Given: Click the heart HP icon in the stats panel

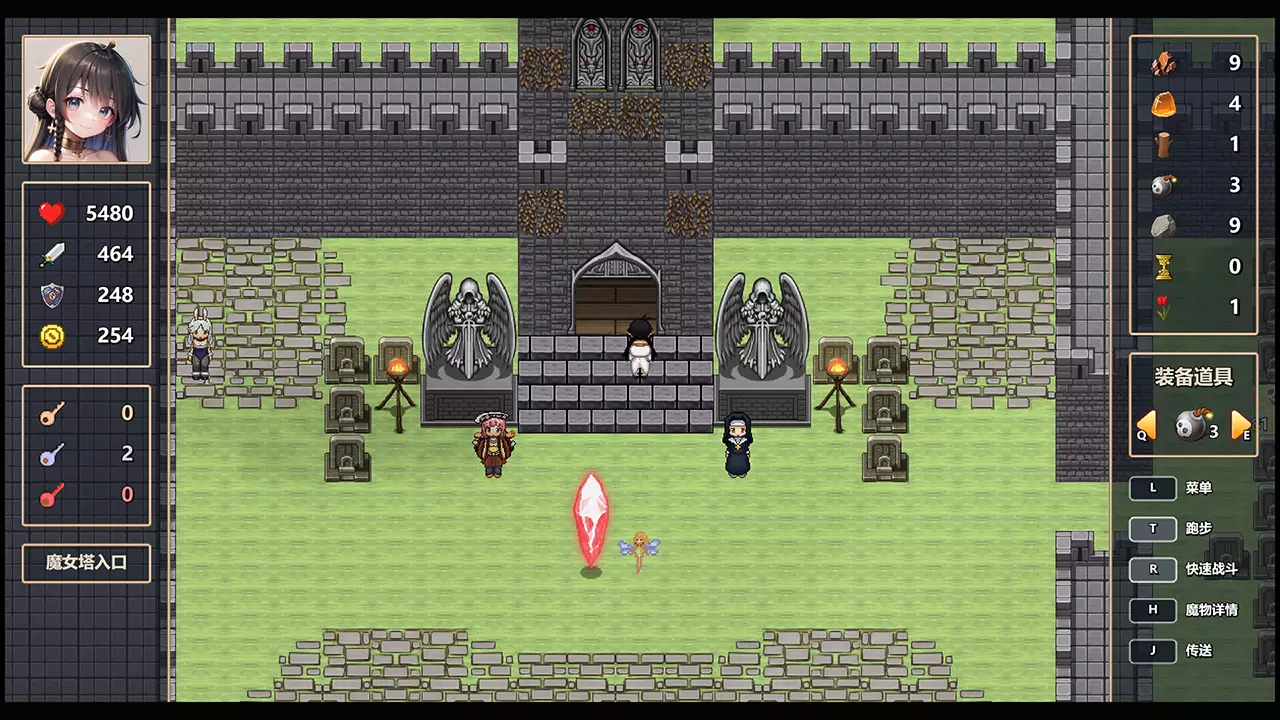Looking at the screenshot, I should [50, 212].
